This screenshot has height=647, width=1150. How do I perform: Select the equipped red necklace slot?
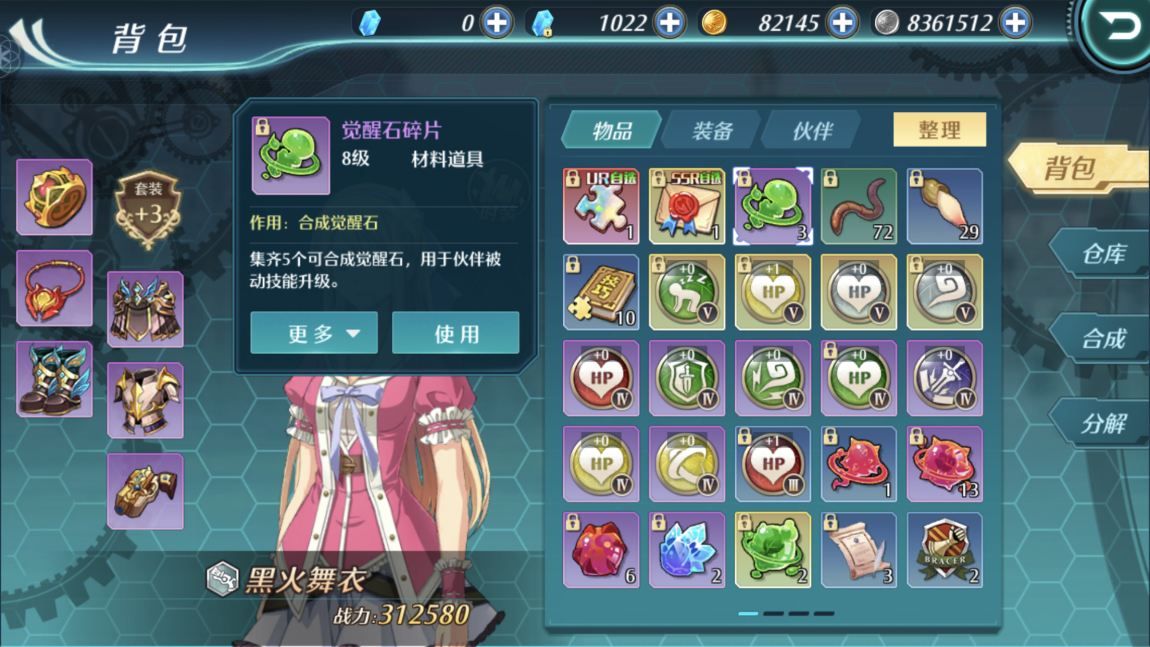[x=54, y=288]
